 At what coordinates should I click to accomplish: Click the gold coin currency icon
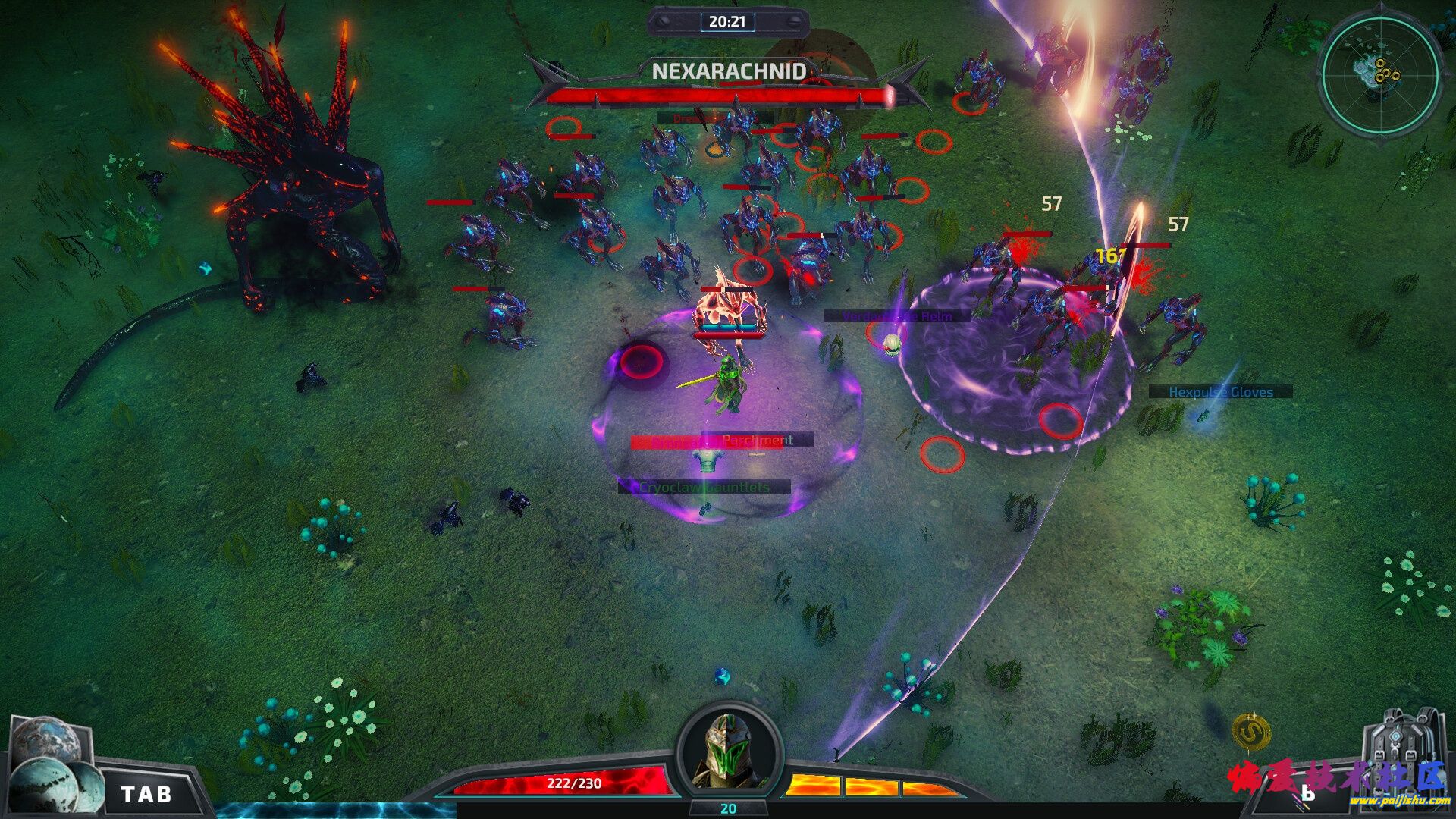1251,732
